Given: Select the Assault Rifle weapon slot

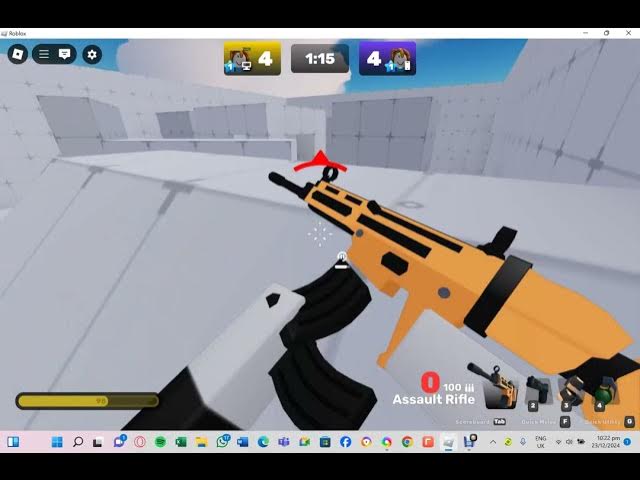Looking at the screenshot, I should tap(499, 388).
